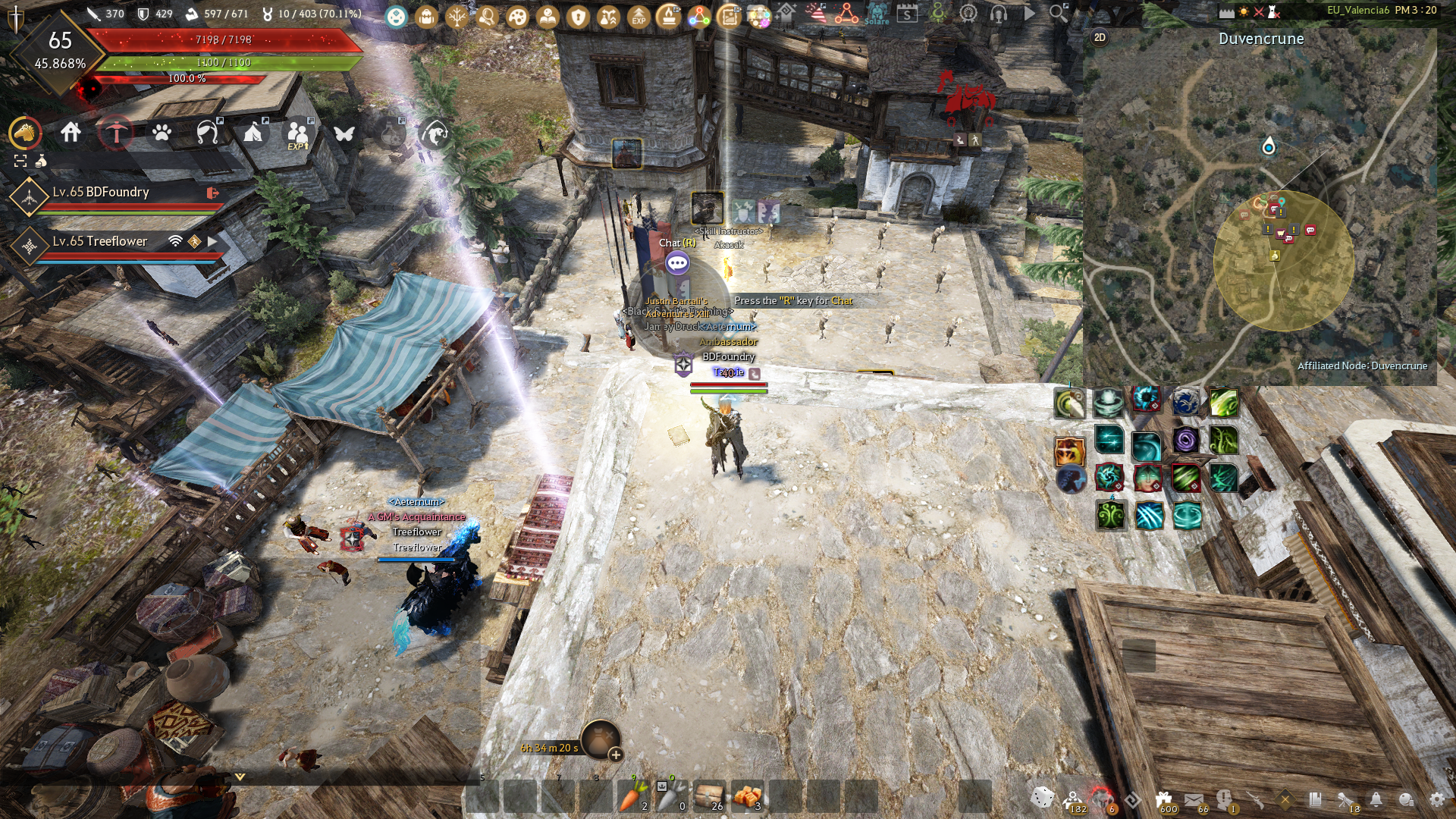The height and width of the screenshot is (819, 1456).
Task: Open the backpack inventory icon in top bar
Action: (x=426, y=16)
